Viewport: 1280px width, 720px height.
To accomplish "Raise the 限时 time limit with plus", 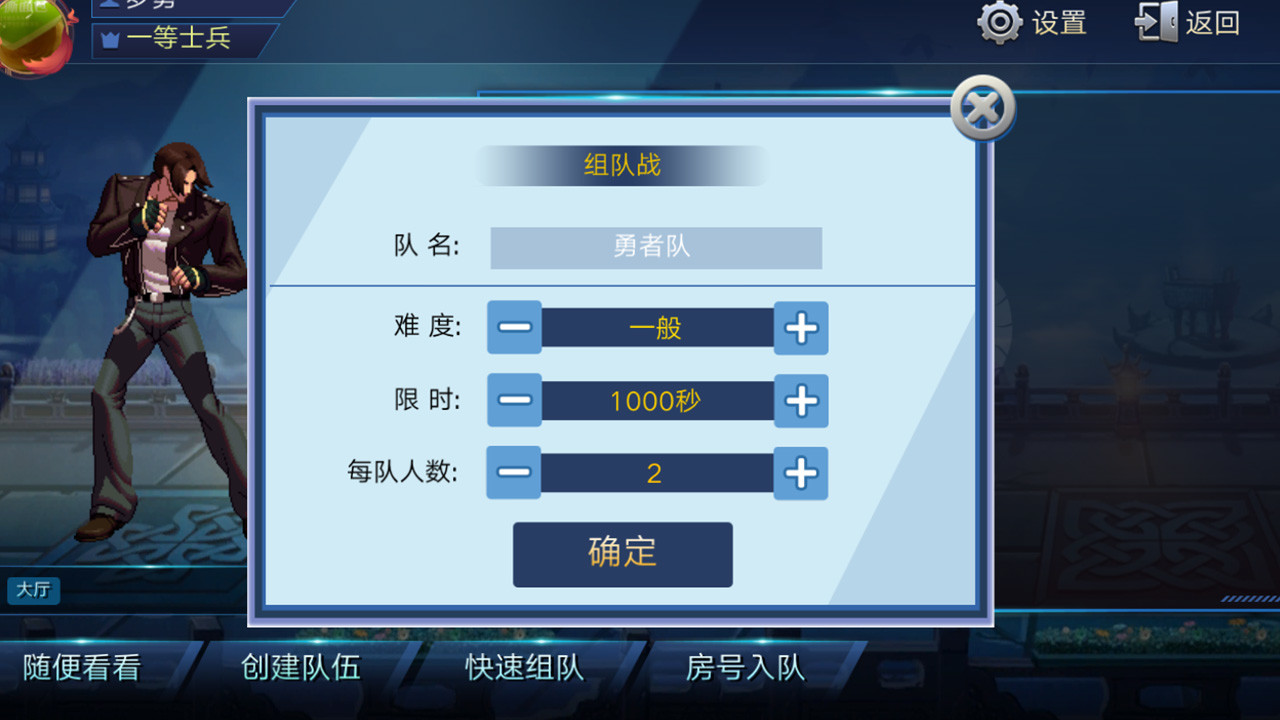I will 800,400.
